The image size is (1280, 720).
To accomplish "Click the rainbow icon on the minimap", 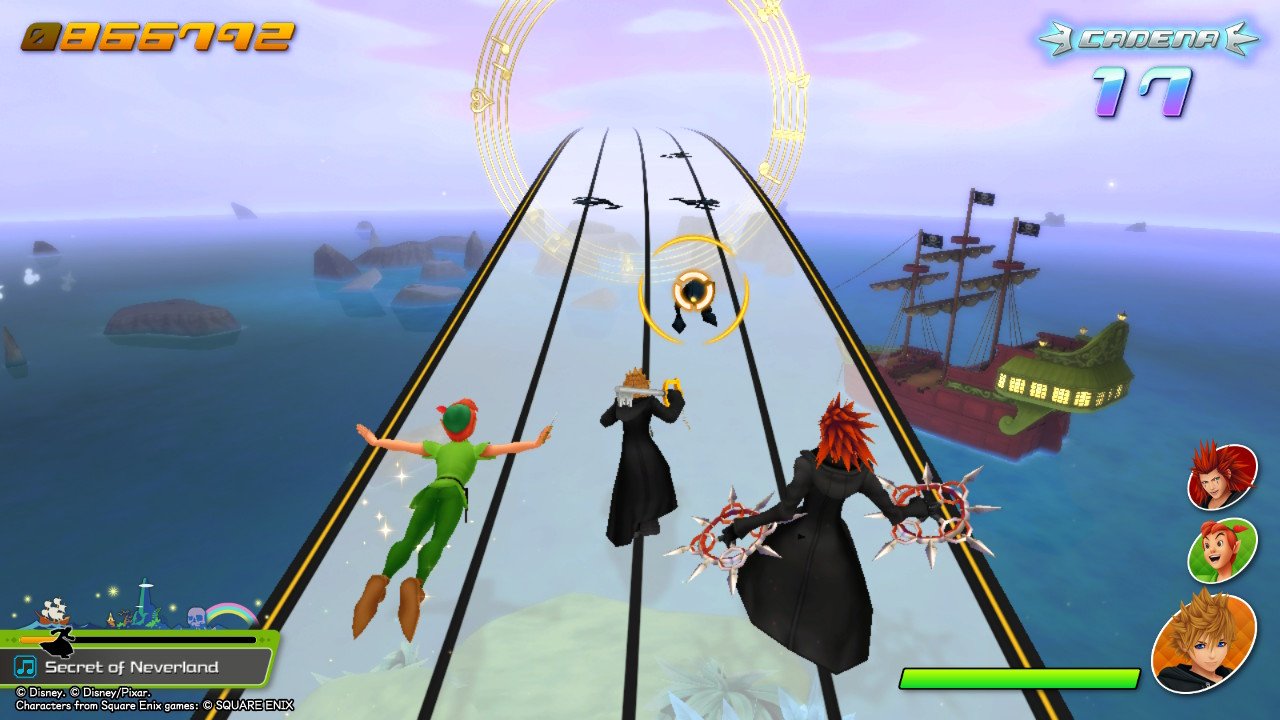I will point(228,612).
